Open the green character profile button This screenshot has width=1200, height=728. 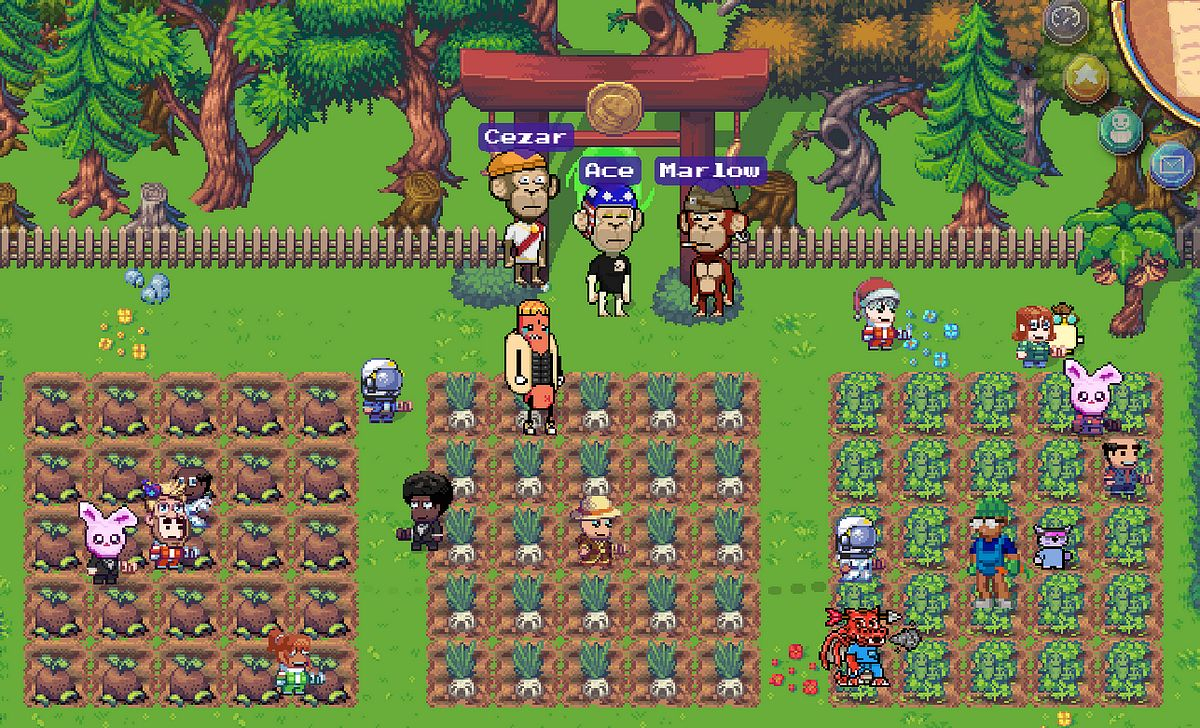pyautogui.click(x=1121, y=128)
